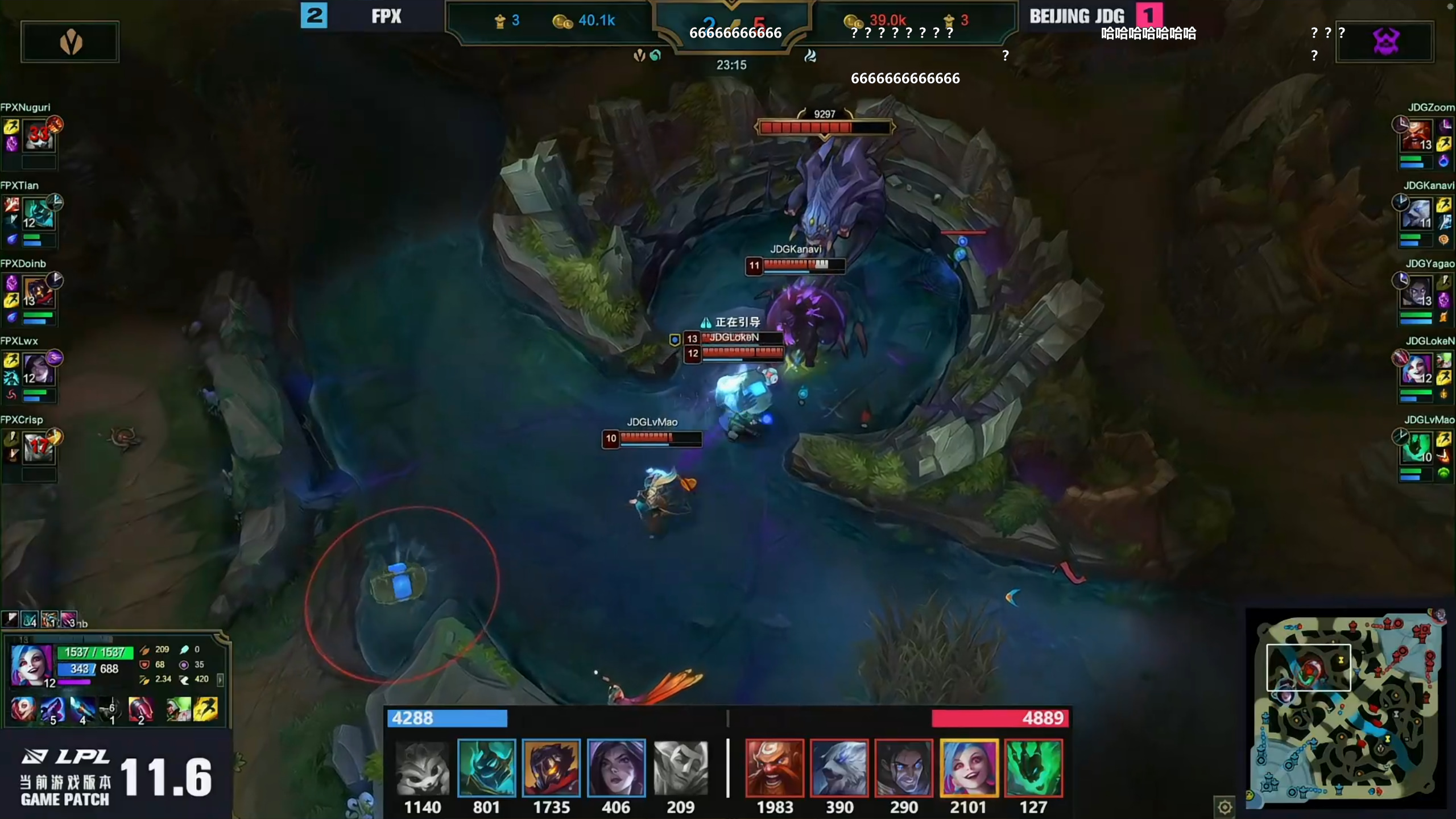
Task: Select FPXNuguri's player portrait
Action: click(39, 135)
